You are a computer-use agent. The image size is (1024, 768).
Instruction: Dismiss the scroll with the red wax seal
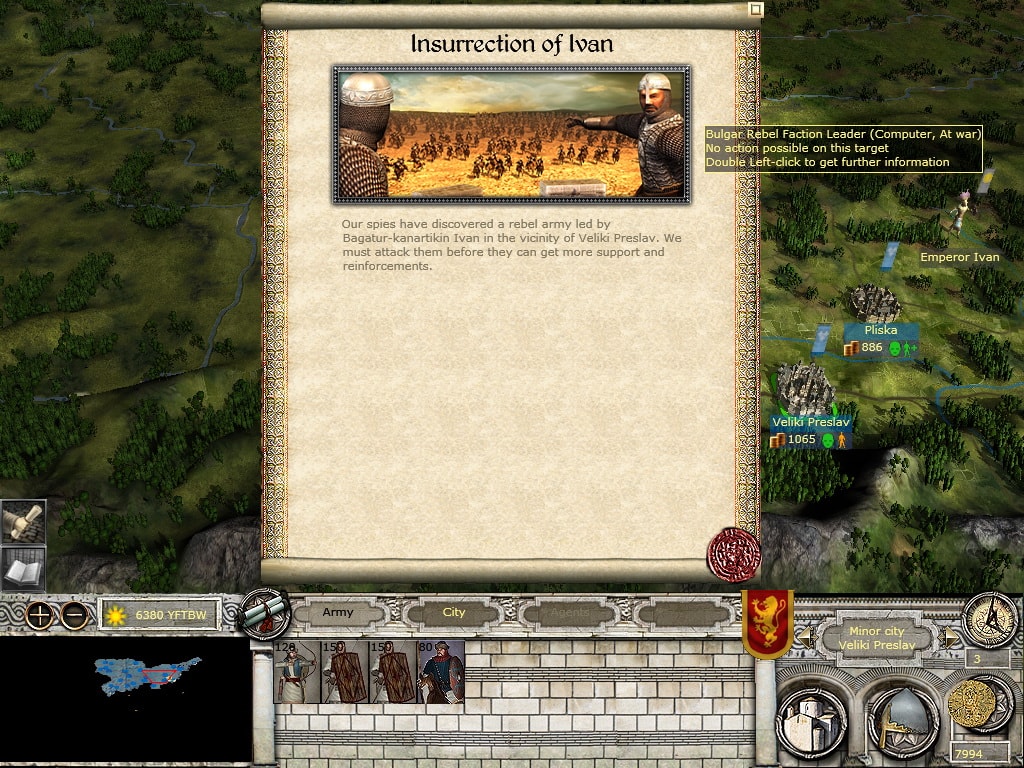pos(733,554)
